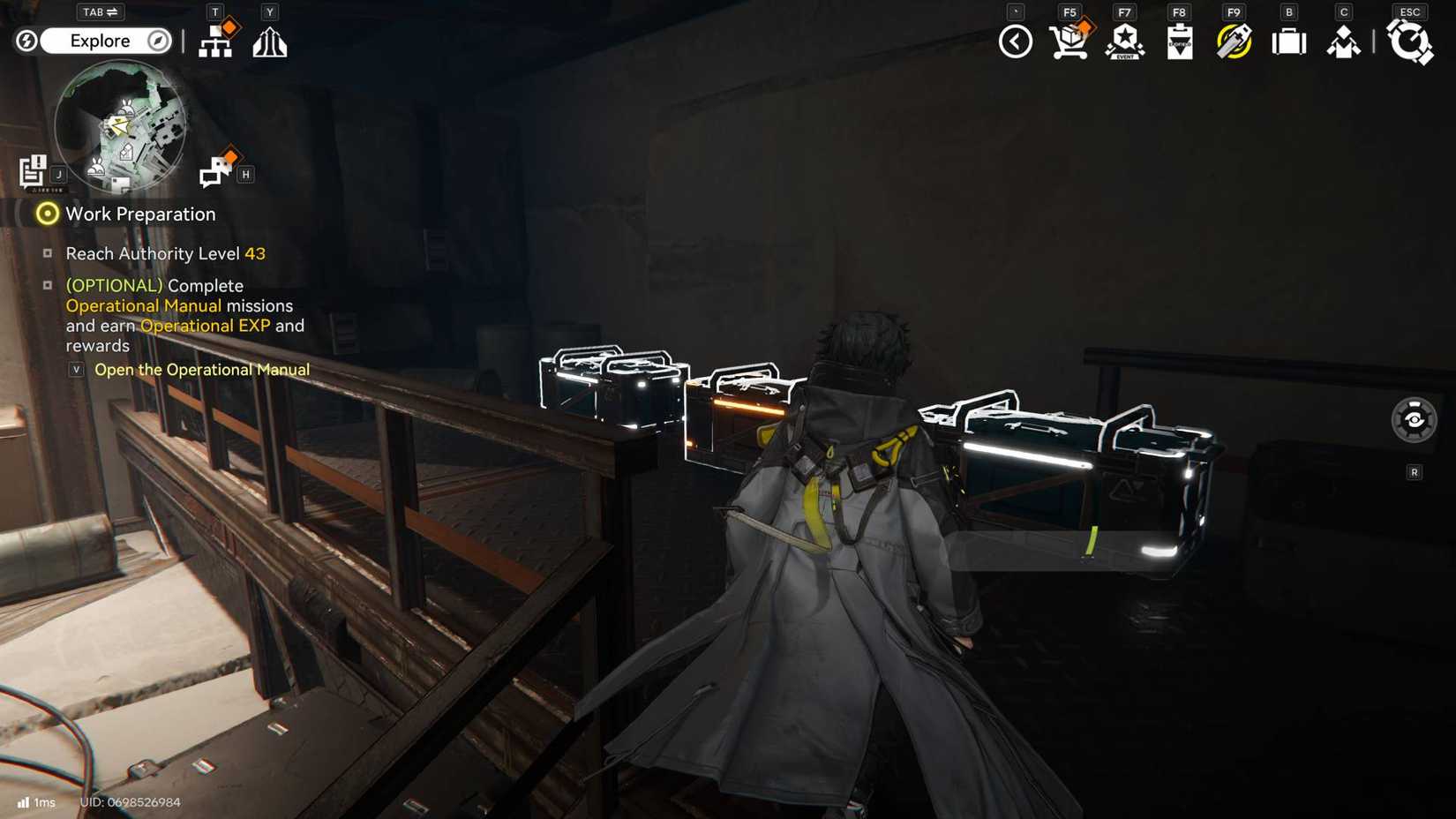The height and width of the screenshot is (819, 1456).
Task: Open the Event star icon
Action: (1125, 41)
